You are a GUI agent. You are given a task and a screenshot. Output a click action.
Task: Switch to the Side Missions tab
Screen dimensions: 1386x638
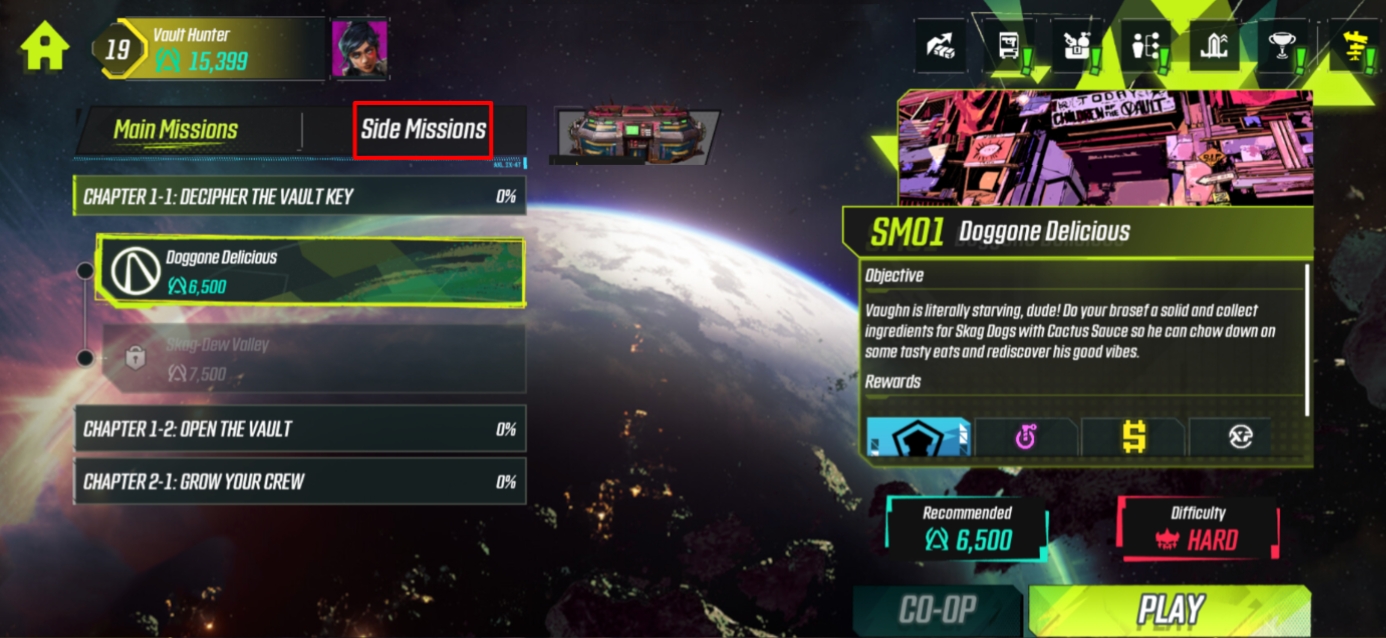point(423,130)
